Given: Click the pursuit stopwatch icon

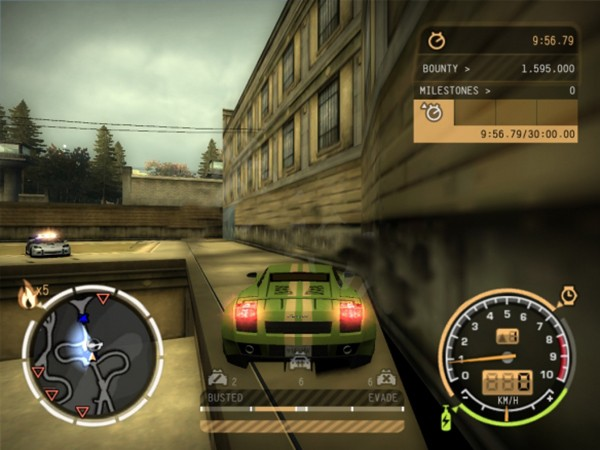Looking at the screenshot, I should click(x=436, y=42).
